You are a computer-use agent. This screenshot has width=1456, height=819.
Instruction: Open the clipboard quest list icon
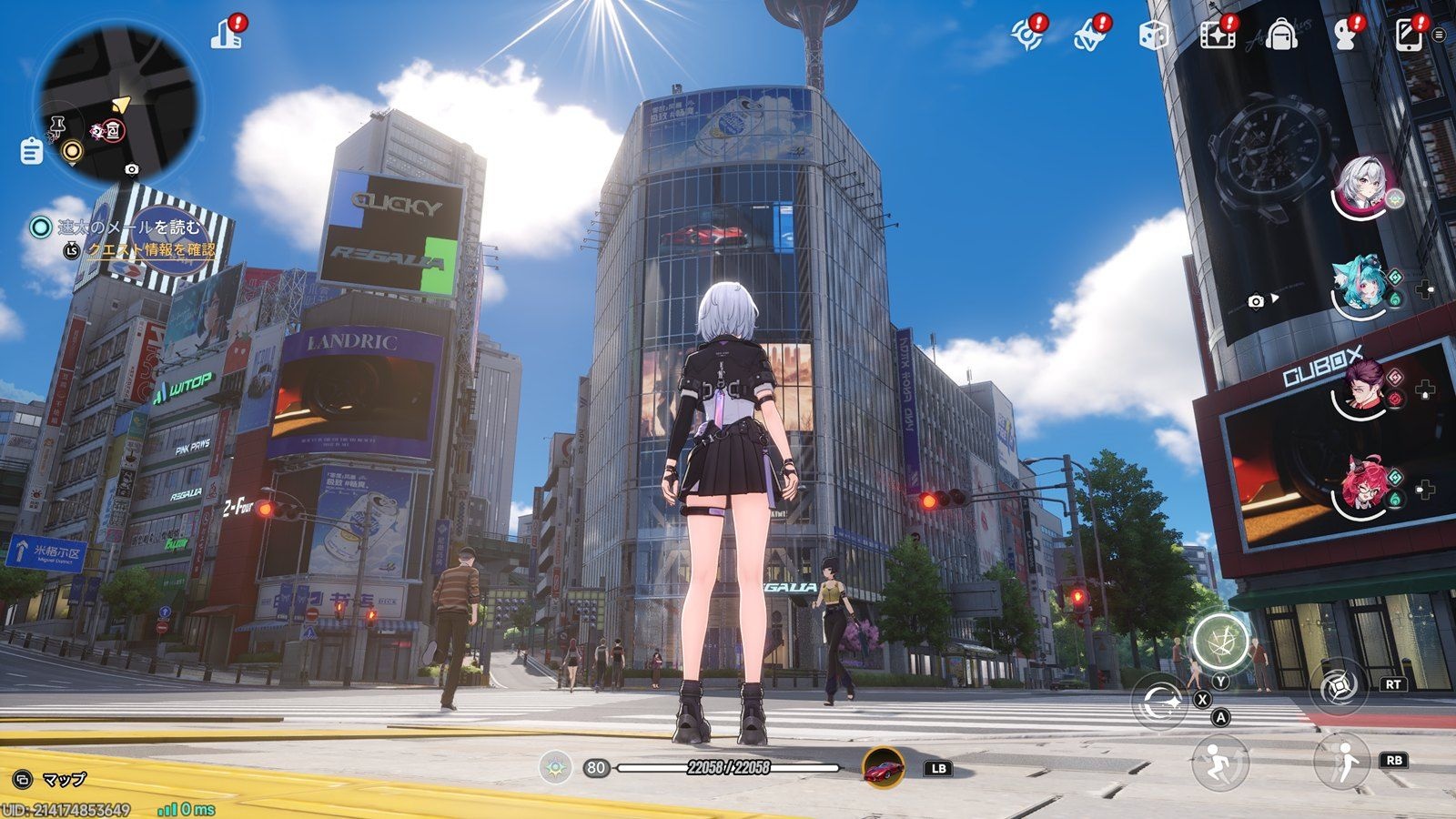click(x=31, y=150)
